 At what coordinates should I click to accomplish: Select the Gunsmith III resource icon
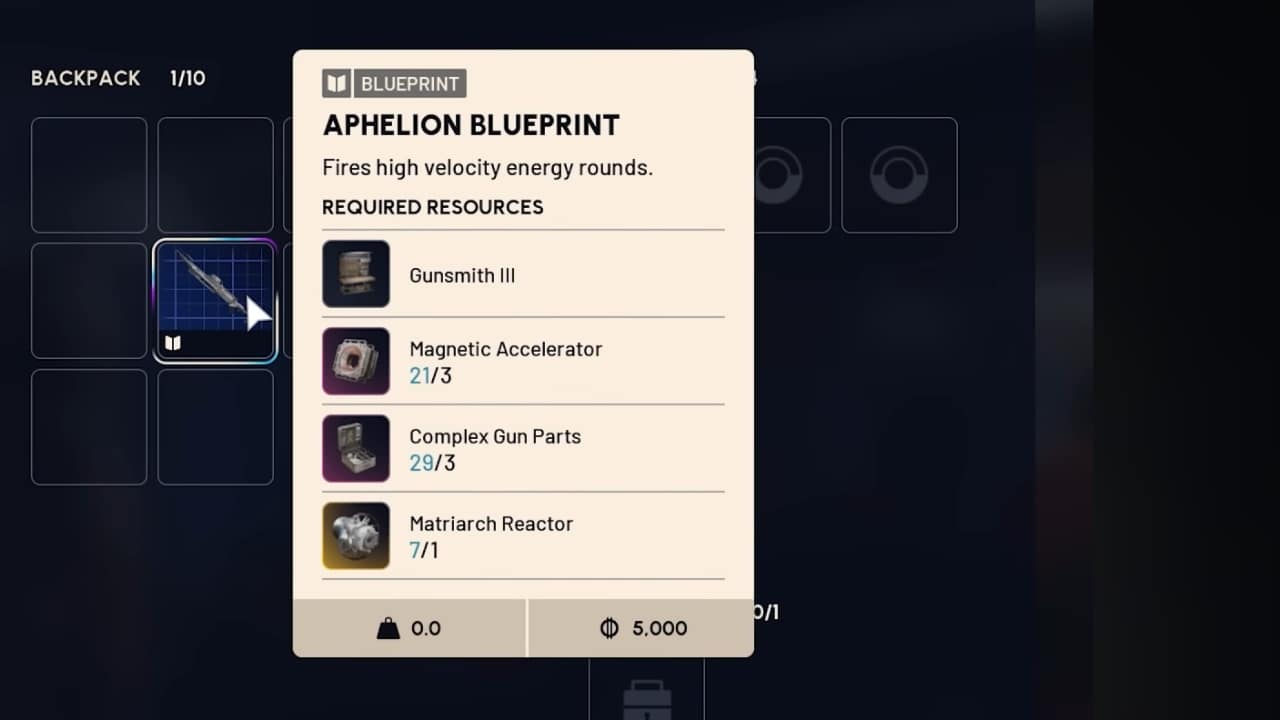pos(356,274)
